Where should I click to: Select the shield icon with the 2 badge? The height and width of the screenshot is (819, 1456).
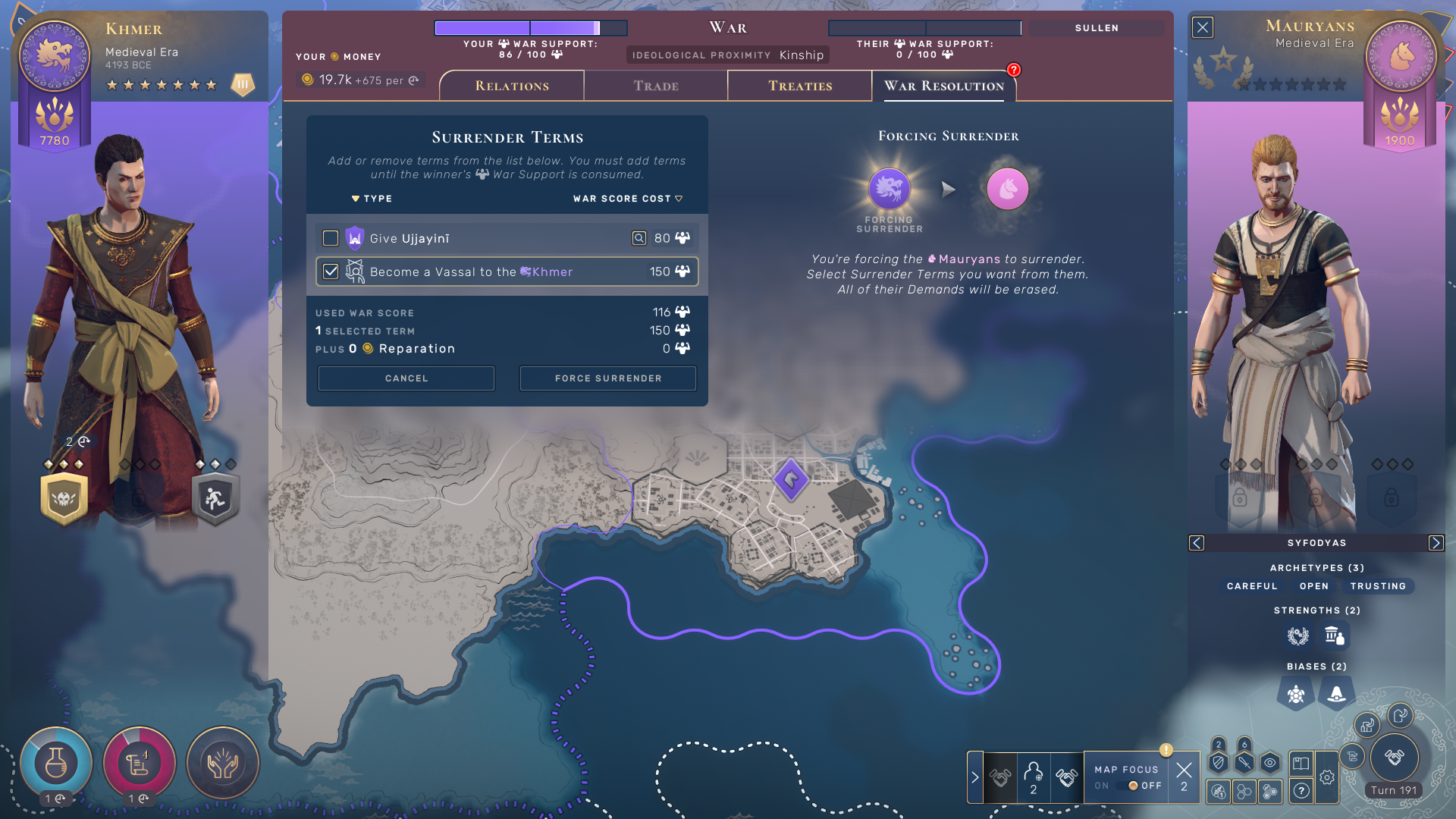click(x=1219, y=763)
